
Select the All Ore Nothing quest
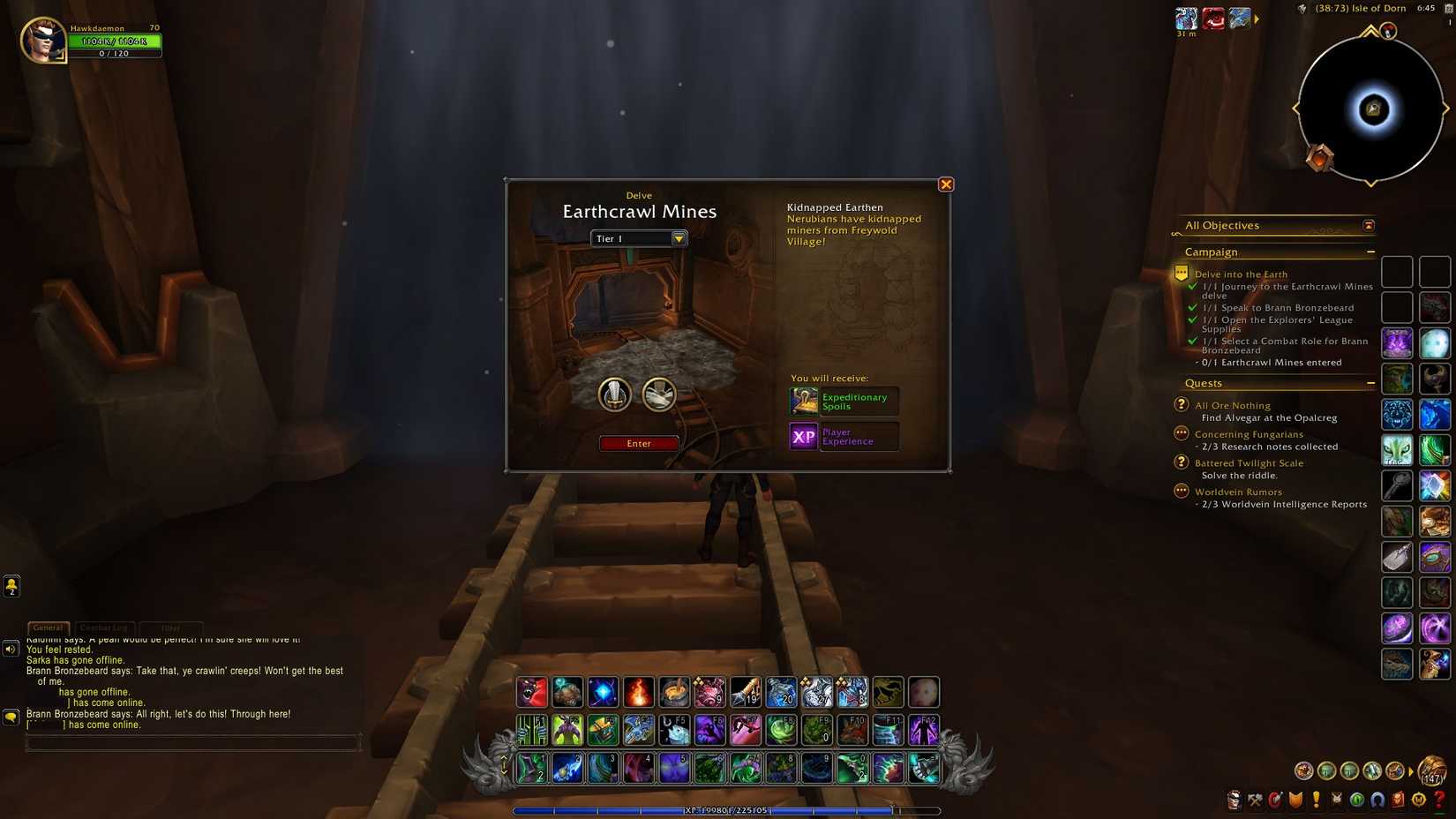click(1234, 405)
